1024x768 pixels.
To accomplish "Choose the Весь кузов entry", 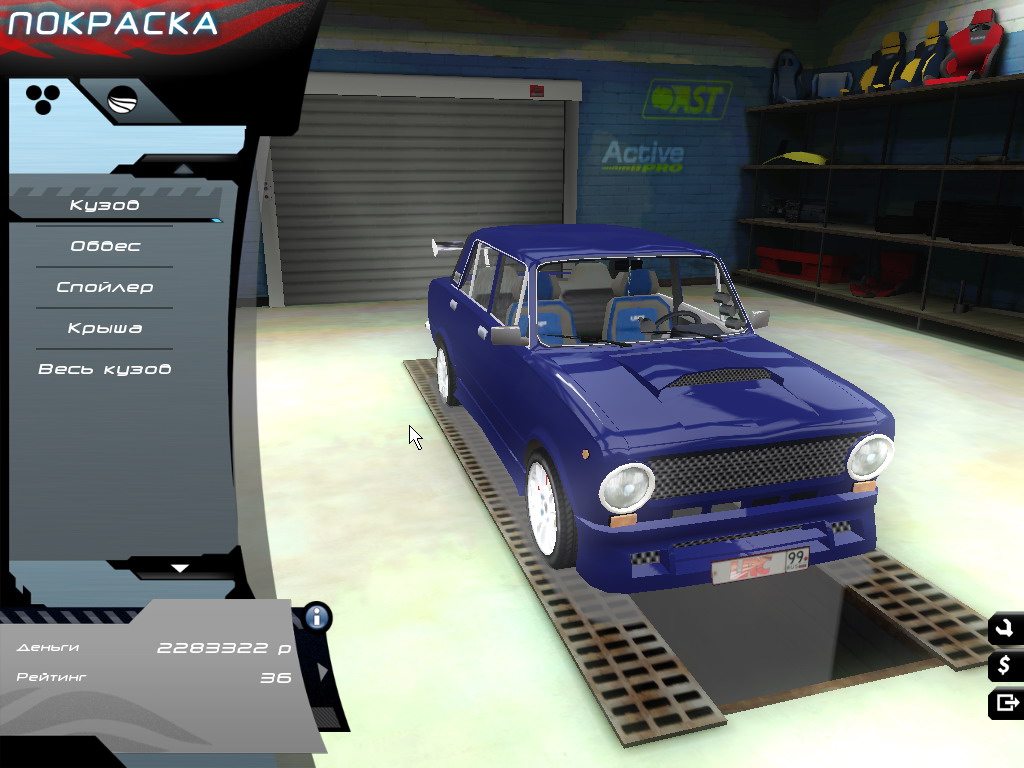I will 105,369.
